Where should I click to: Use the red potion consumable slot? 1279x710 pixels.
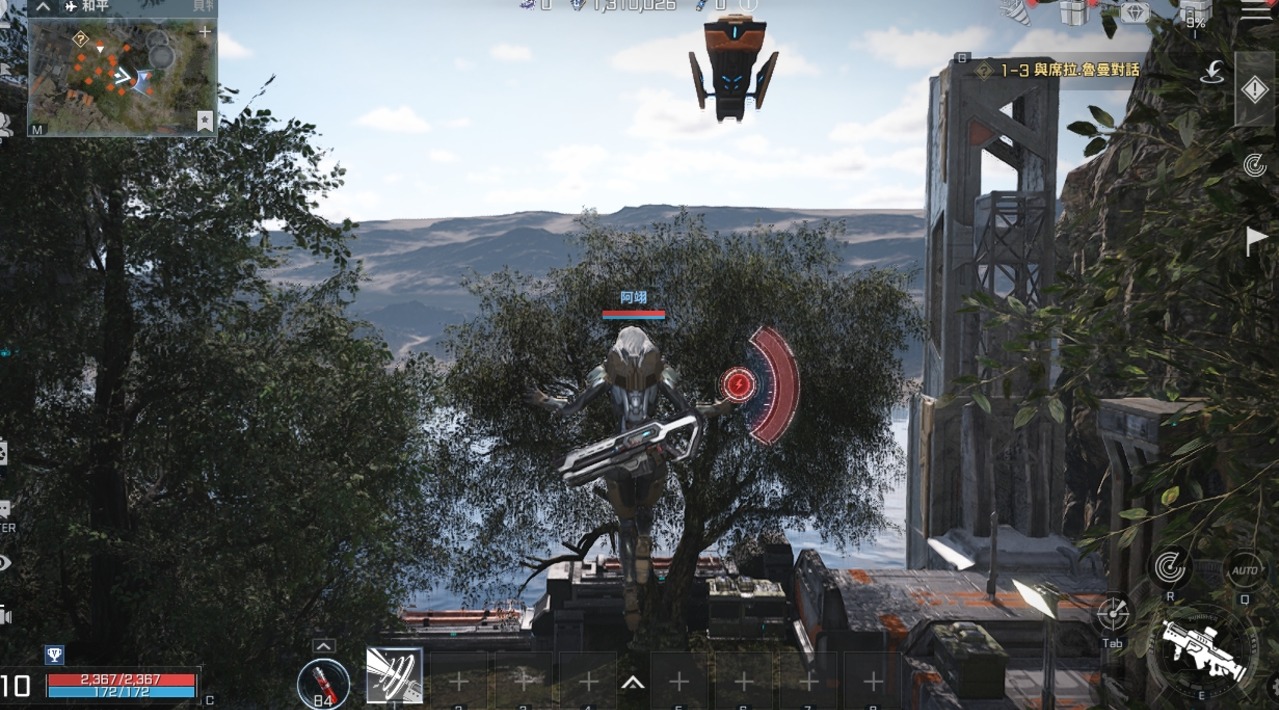pos(323,683)
